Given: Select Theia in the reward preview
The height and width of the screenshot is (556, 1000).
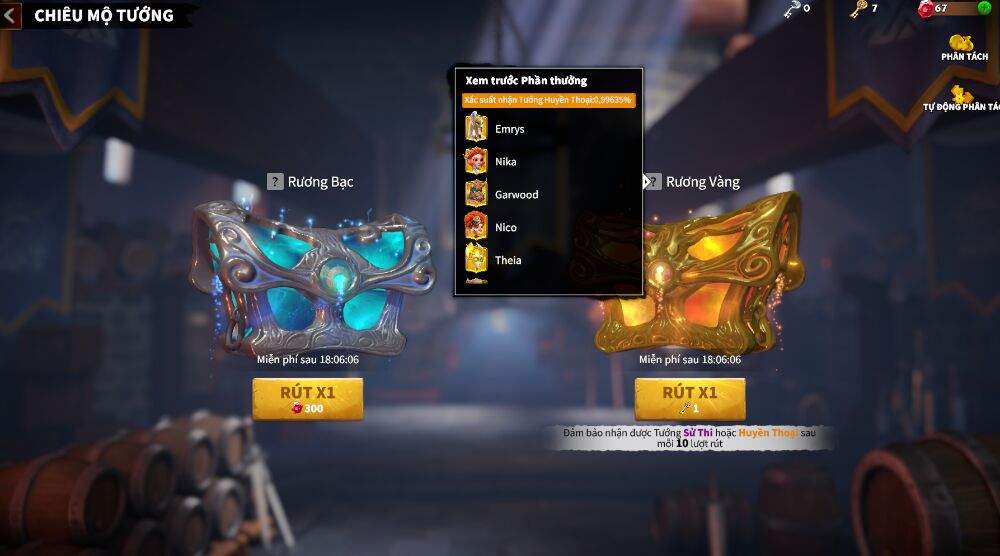Looking at the screenshot, I should [507, 261].
